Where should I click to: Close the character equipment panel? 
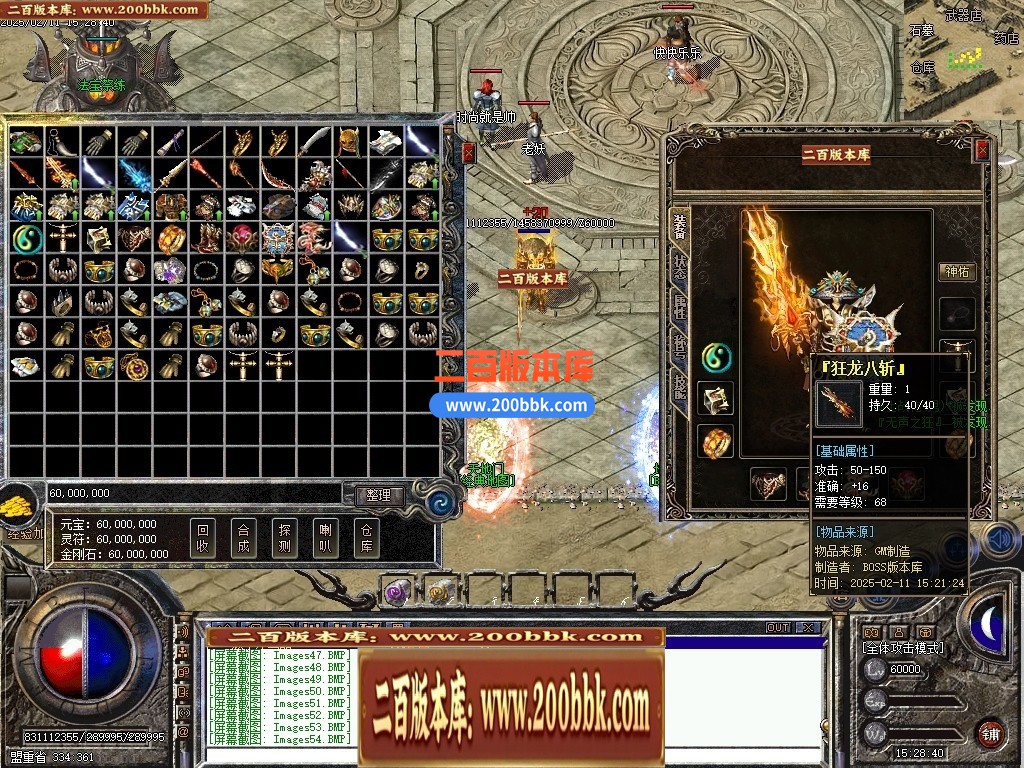pyautogui.click(x=982, y=150)
